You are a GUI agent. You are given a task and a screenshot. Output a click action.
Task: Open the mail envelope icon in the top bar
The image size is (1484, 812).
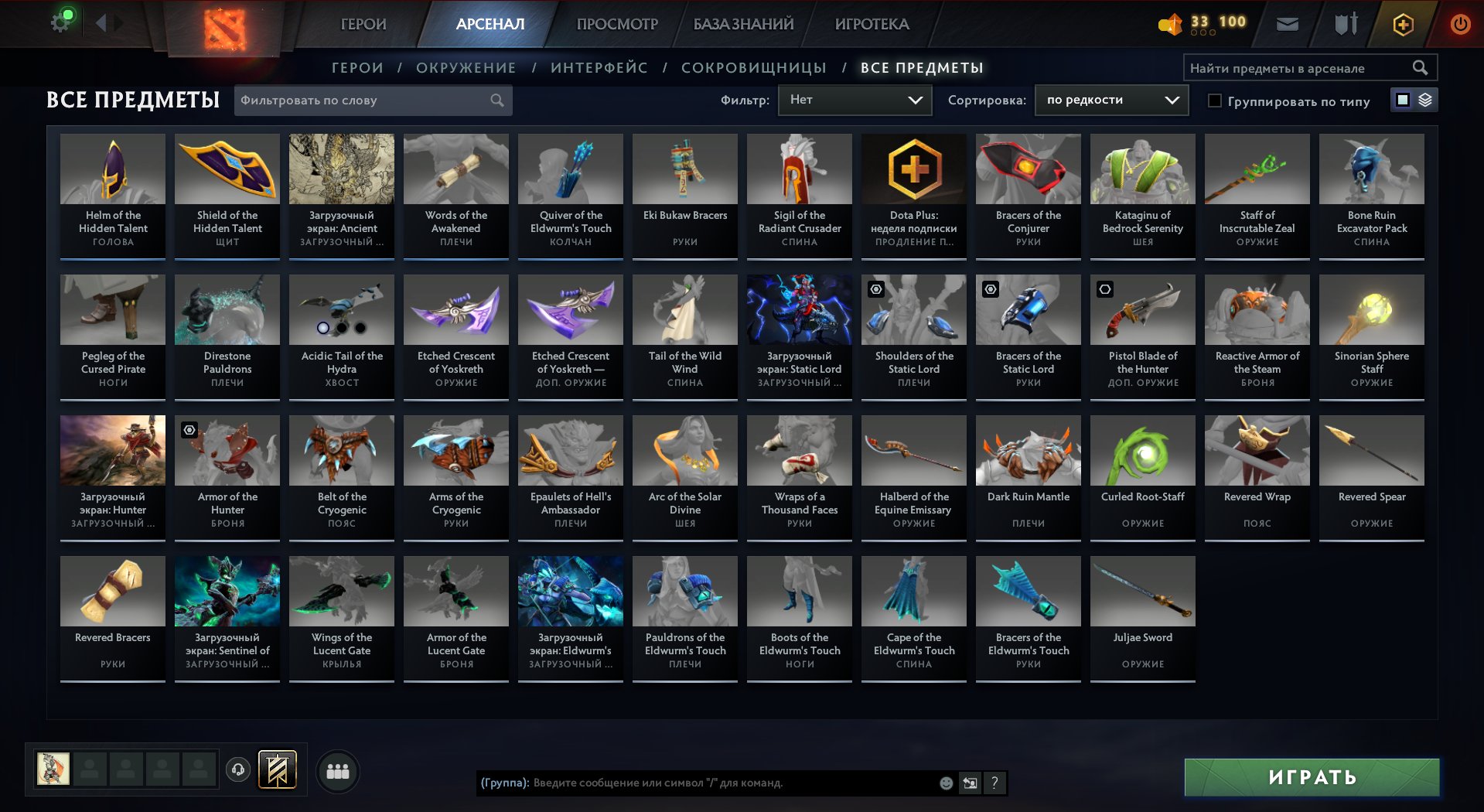coord(1287,23)
